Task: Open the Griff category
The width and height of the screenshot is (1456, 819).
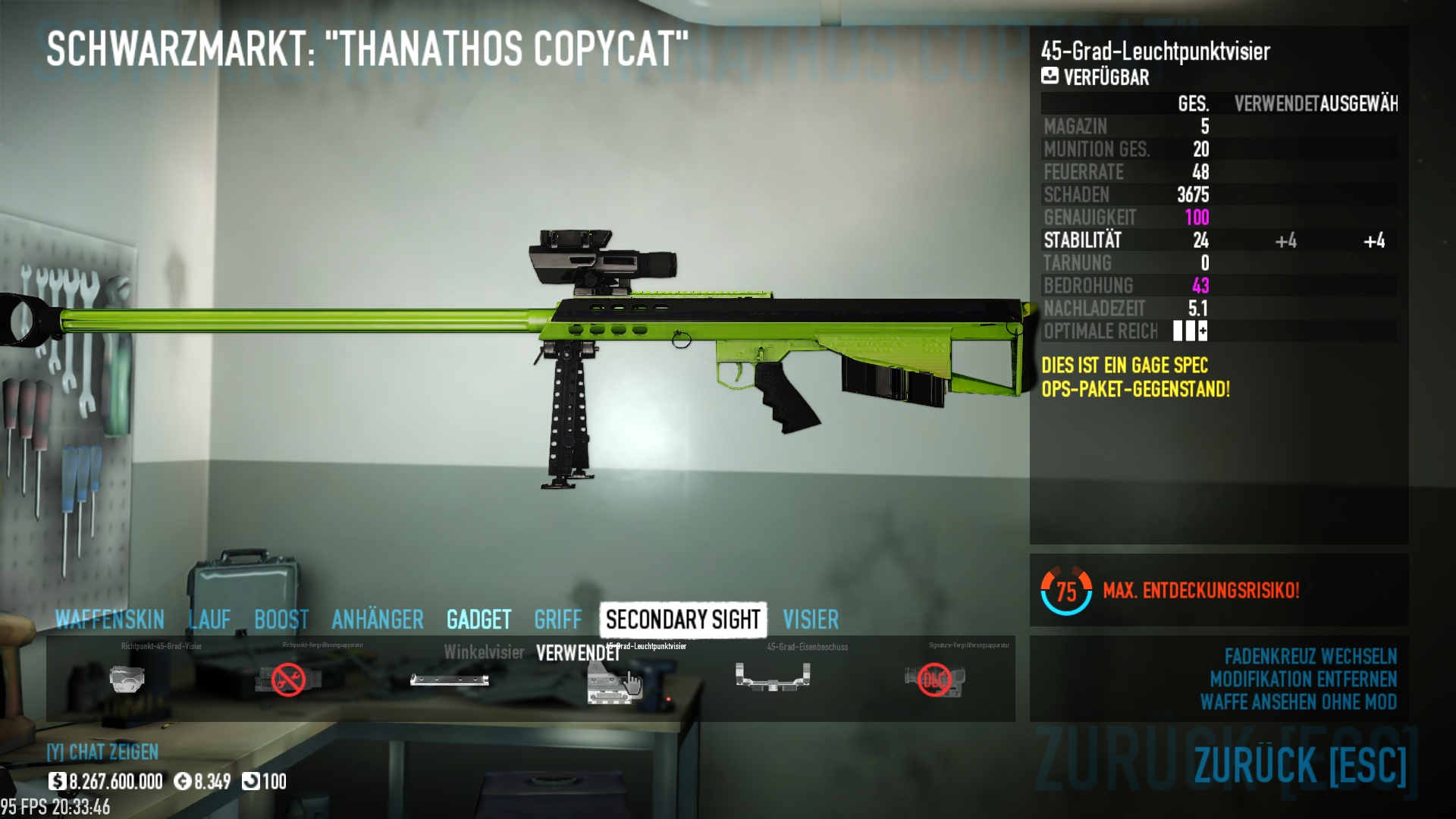Action: [x=558, y=620]
